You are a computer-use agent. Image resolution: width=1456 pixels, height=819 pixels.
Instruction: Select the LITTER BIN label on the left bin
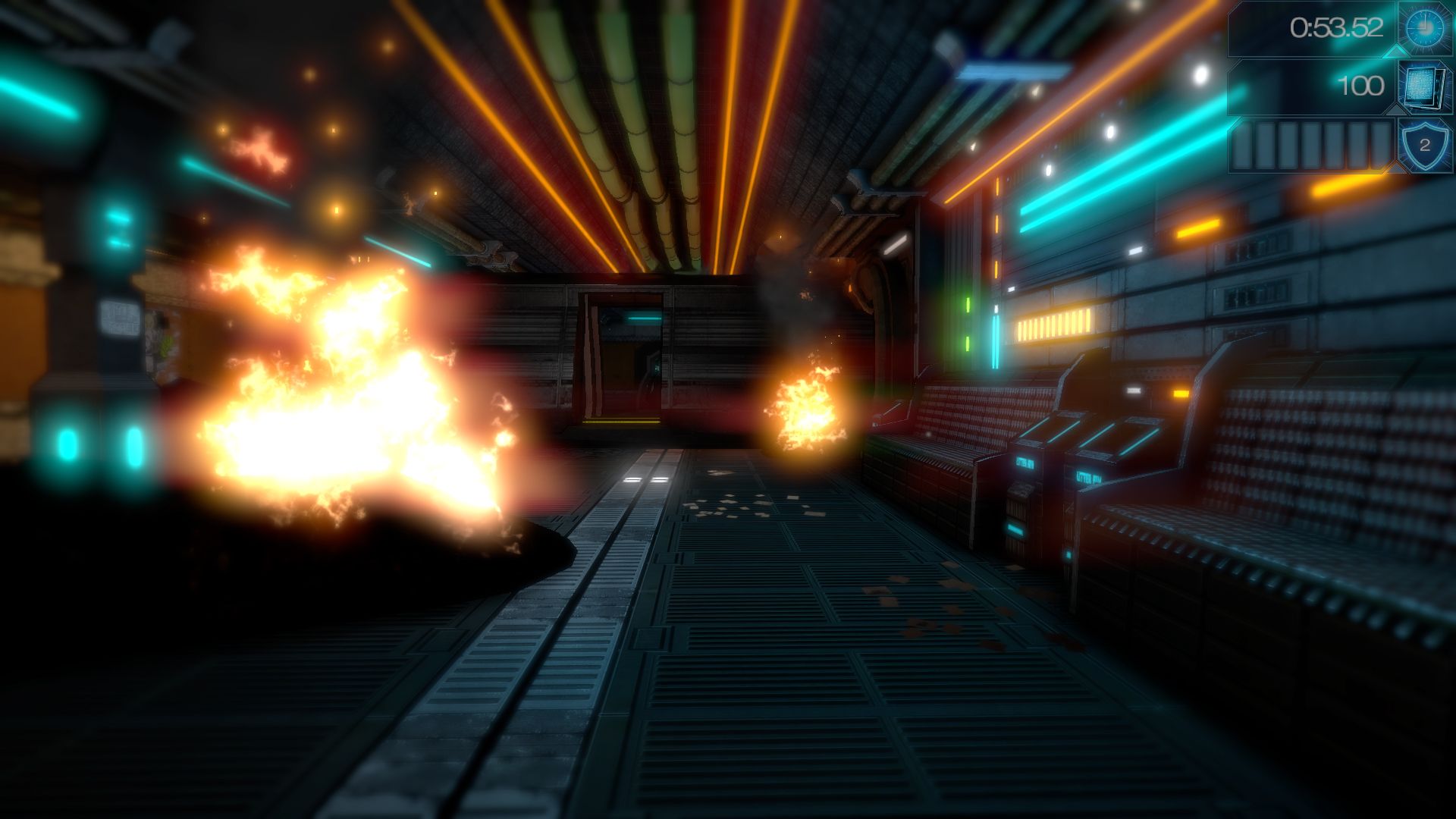tap(1025, 464)
